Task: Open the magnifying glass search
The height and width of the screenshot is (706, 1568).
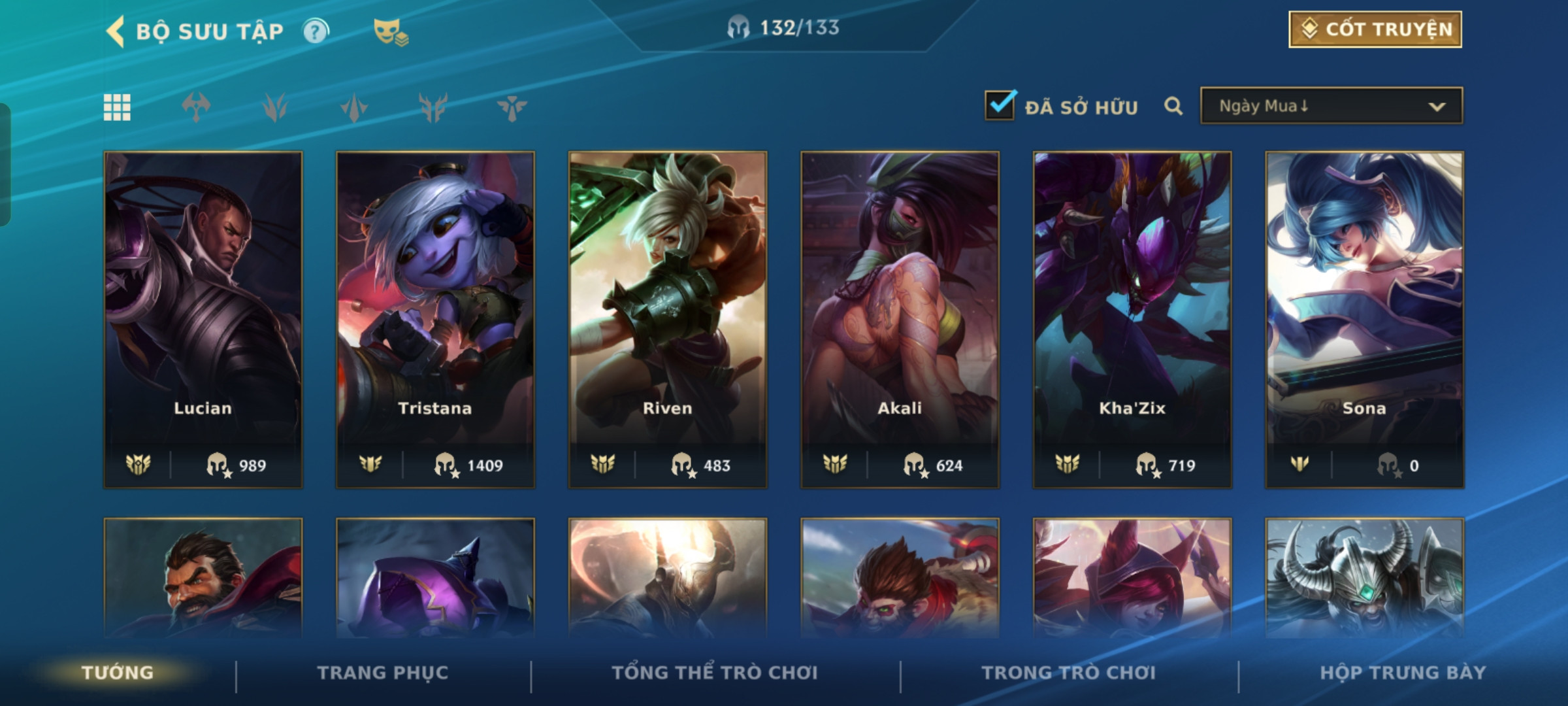Action: point(1173,106)
